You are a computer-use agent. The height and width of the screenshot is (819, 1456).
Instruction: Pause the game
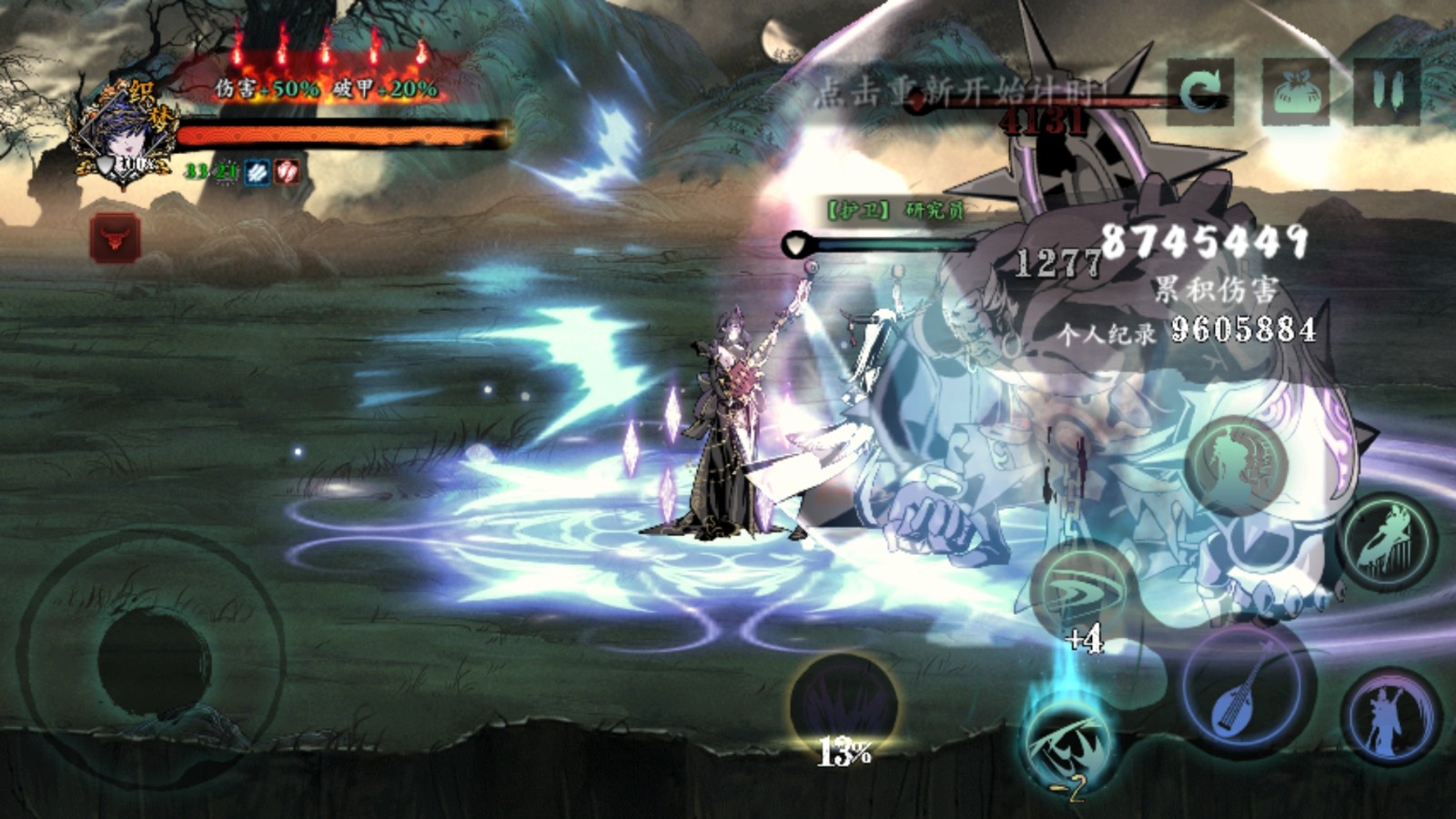point(1386,91)
